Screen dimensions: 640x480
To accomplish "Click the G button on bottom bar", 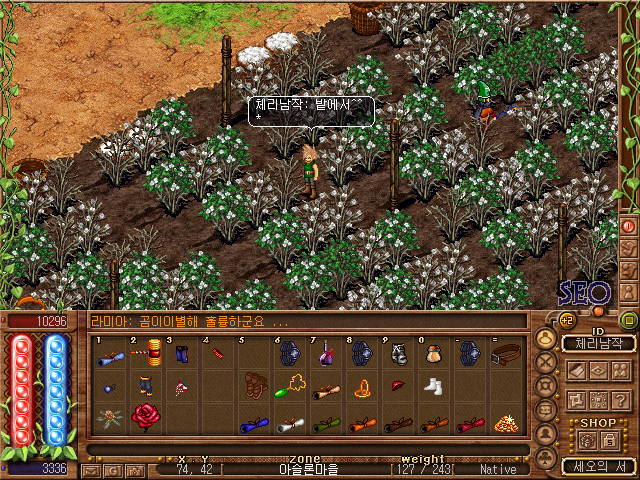I will [x=112, y=468].
